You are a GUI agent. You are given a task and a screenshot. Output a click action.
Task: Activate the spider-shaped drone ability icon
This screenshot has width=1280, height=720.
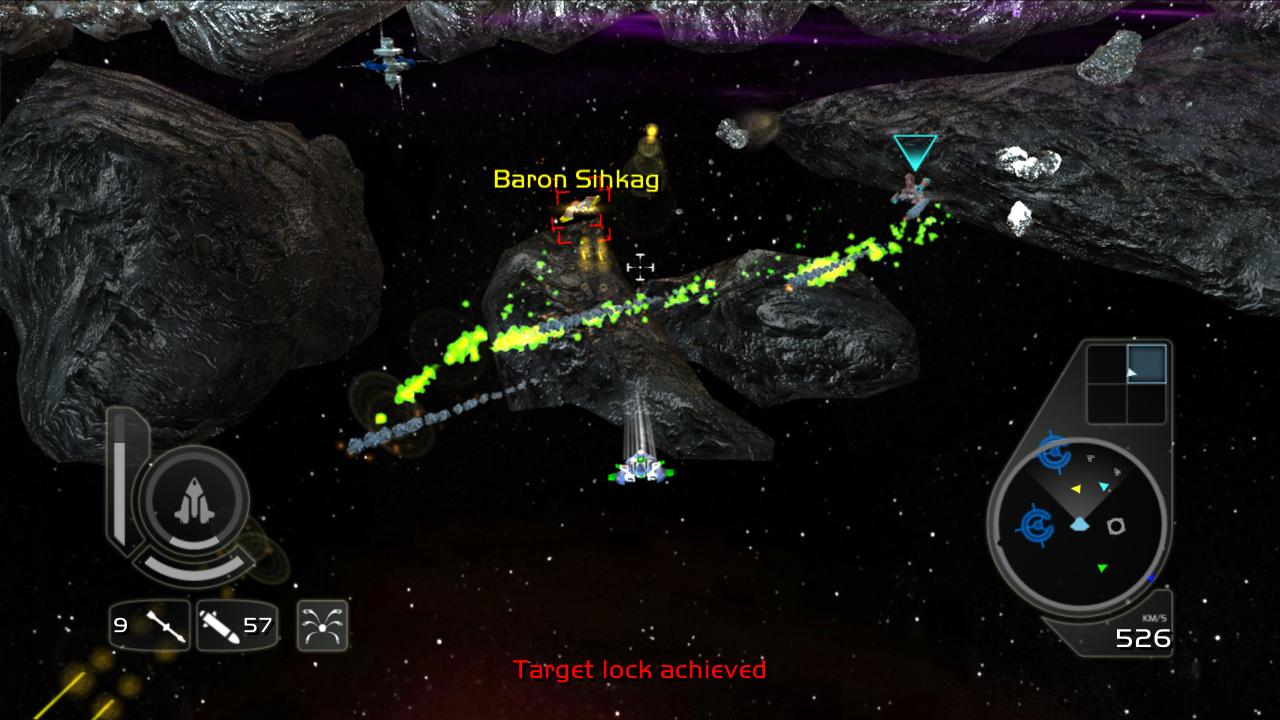click(x=322, y=626)
